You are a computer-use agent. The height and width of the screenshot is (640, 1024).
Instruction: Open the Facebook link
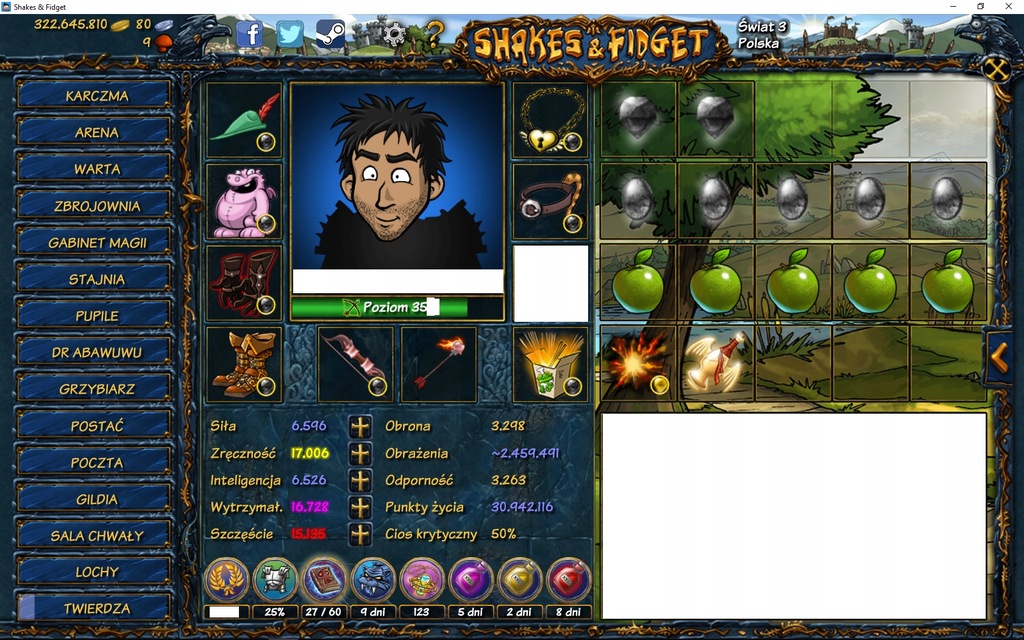click(x=250, y=35)
